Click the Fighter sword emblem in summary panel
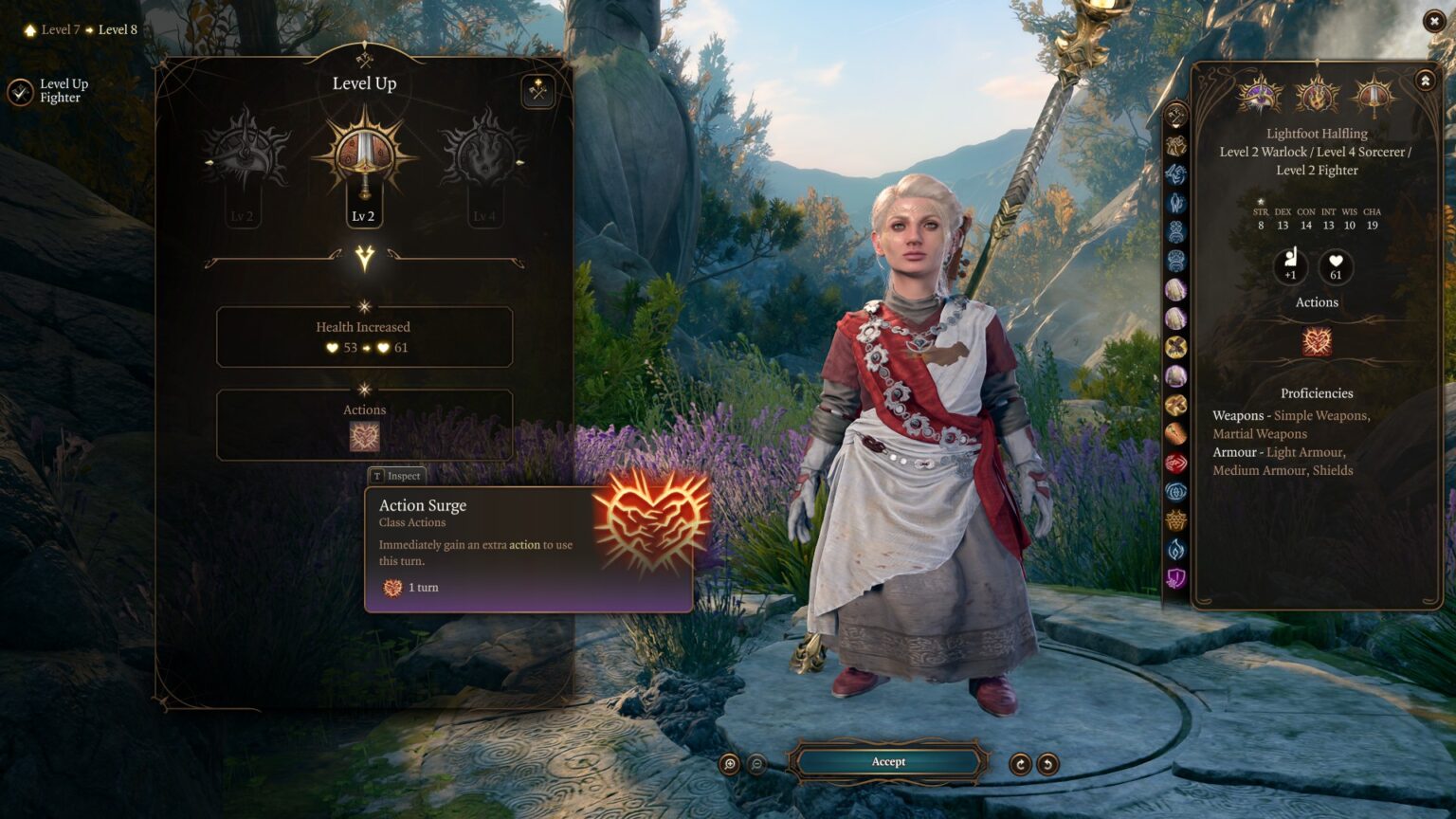Screen dimensions: 1456x819 (x=1374, y=96)
